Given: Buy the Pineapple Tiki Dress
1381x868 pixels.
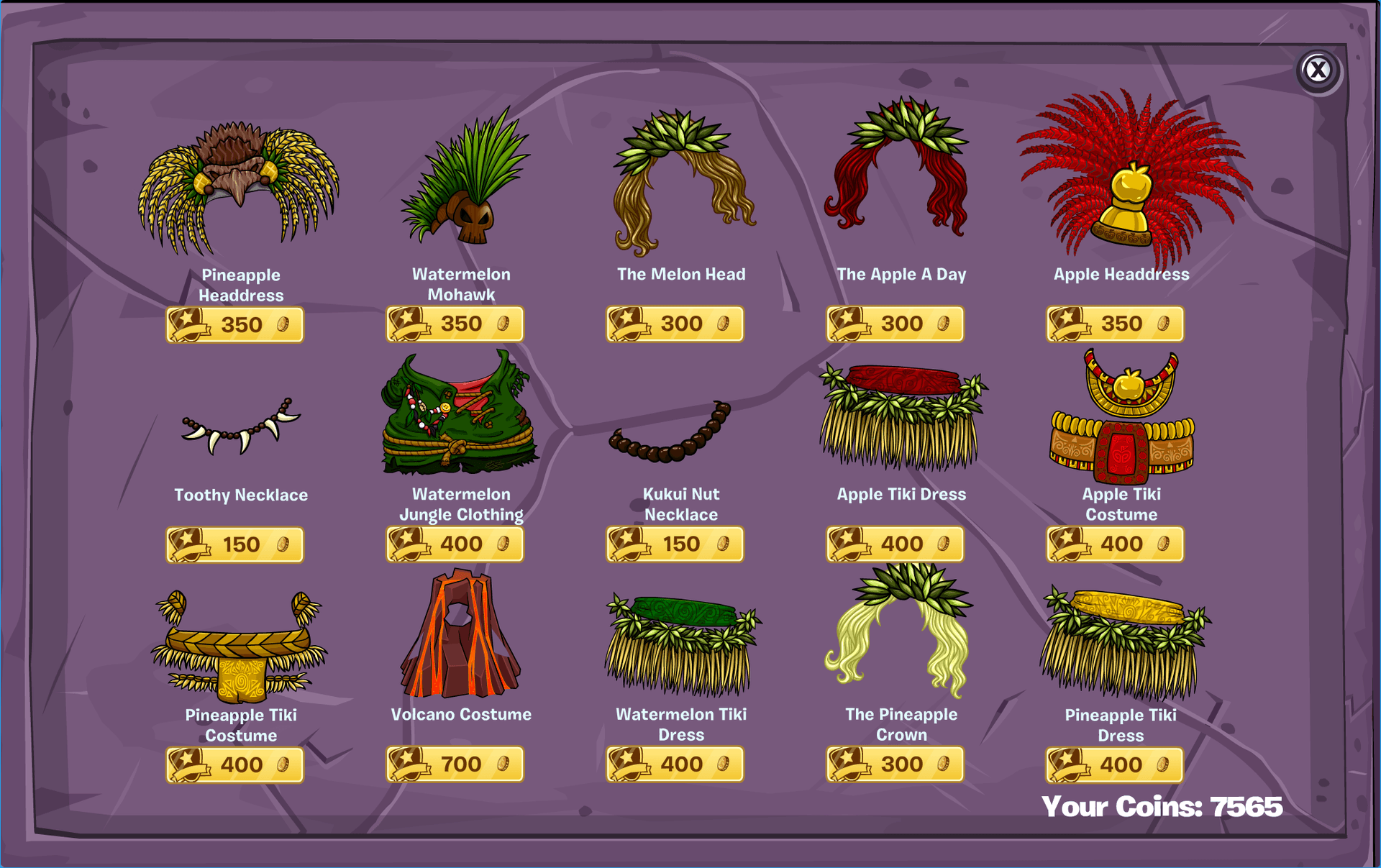Looking at the screenshot, I should point(1114,765).
